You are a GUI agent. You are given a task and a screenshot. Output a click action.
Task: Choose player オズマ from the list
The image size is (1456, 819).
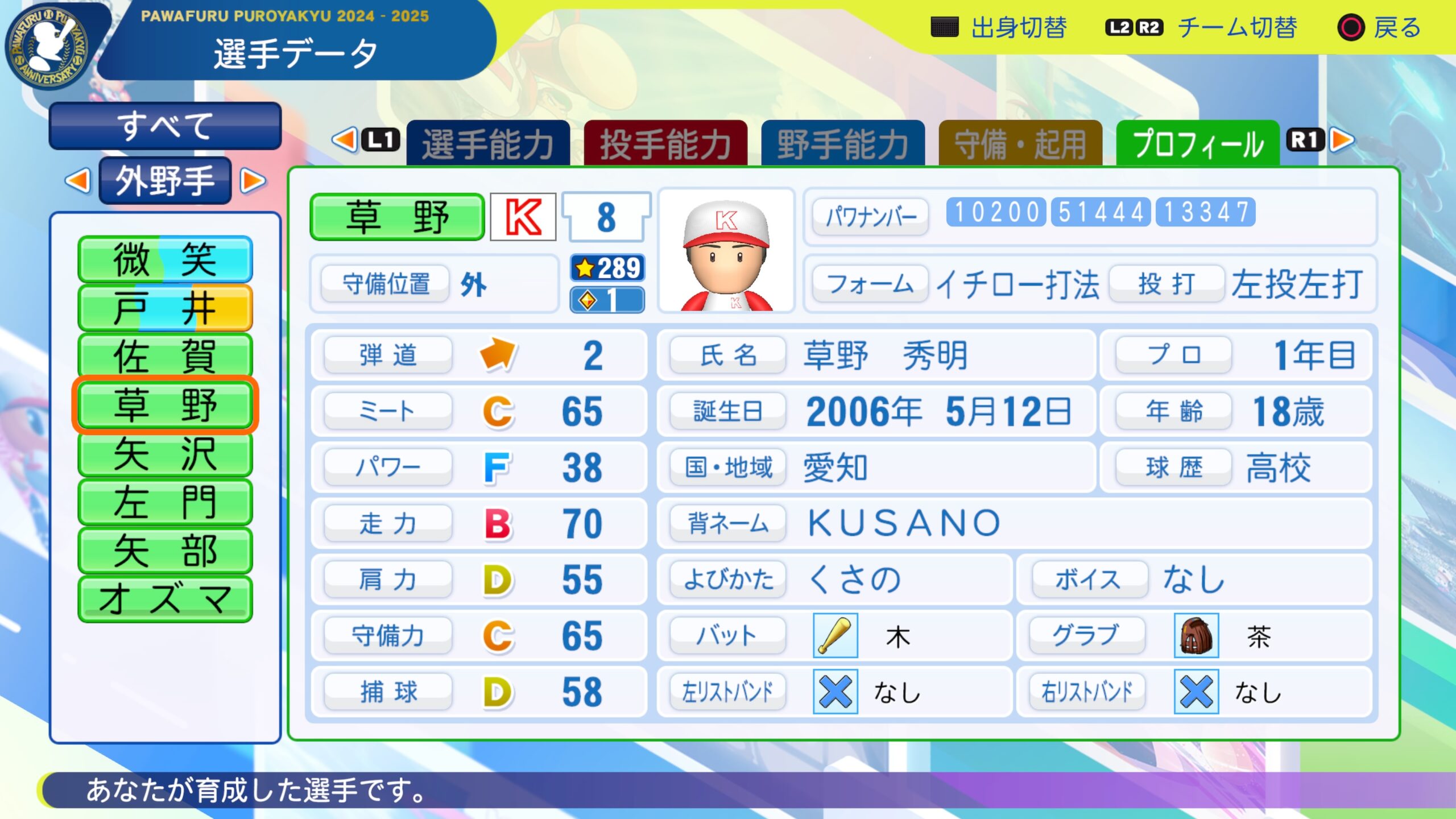[165, 599]
